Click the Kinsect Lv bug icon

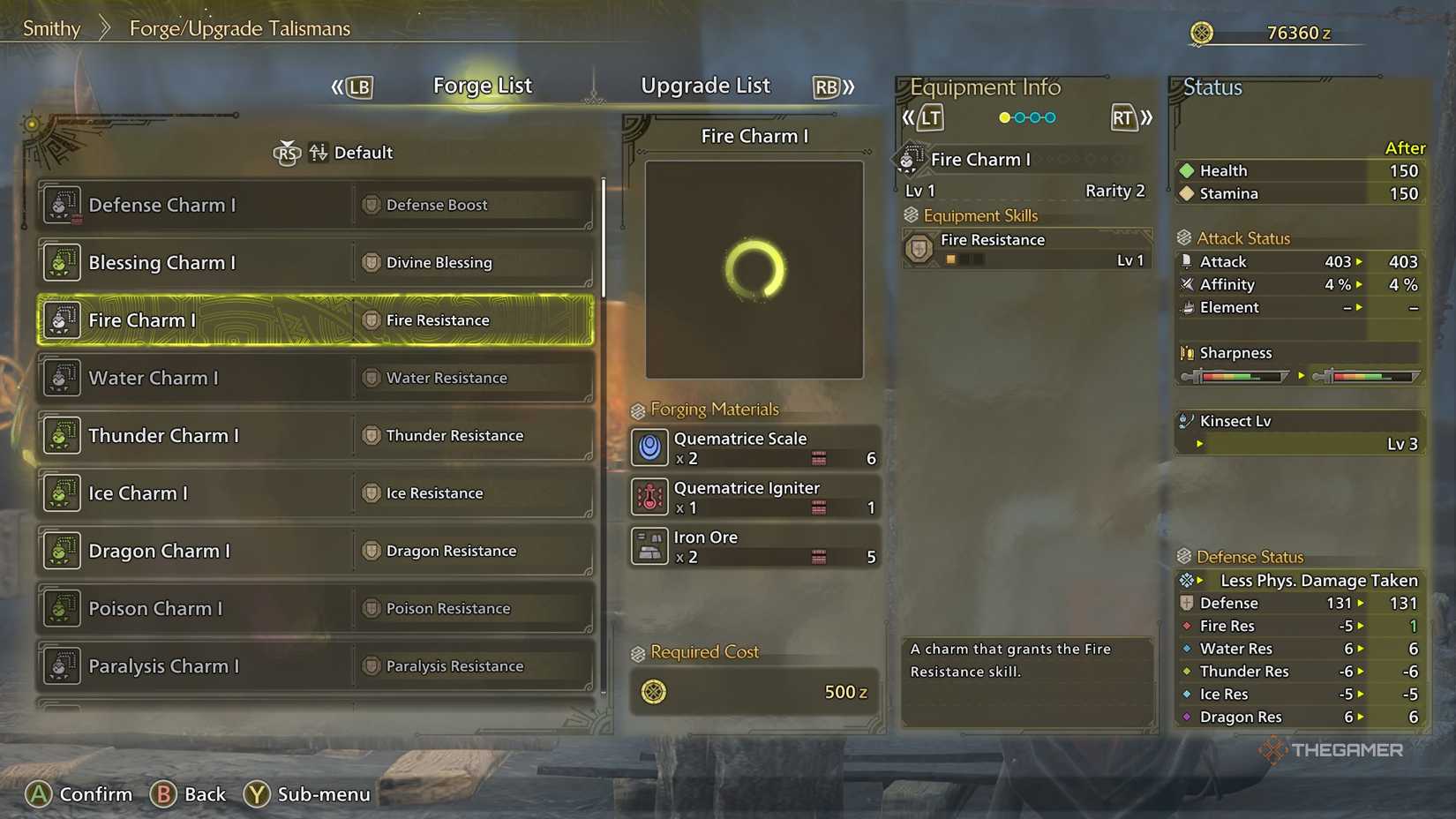(x=1187, y=421)
